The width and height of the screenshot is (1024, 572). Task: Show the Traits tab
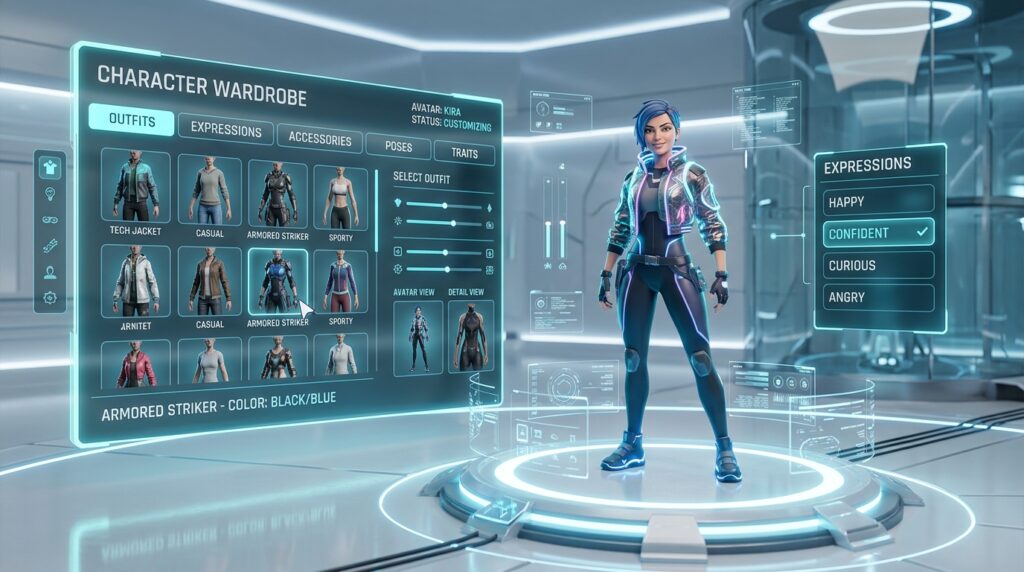(464, 154)
